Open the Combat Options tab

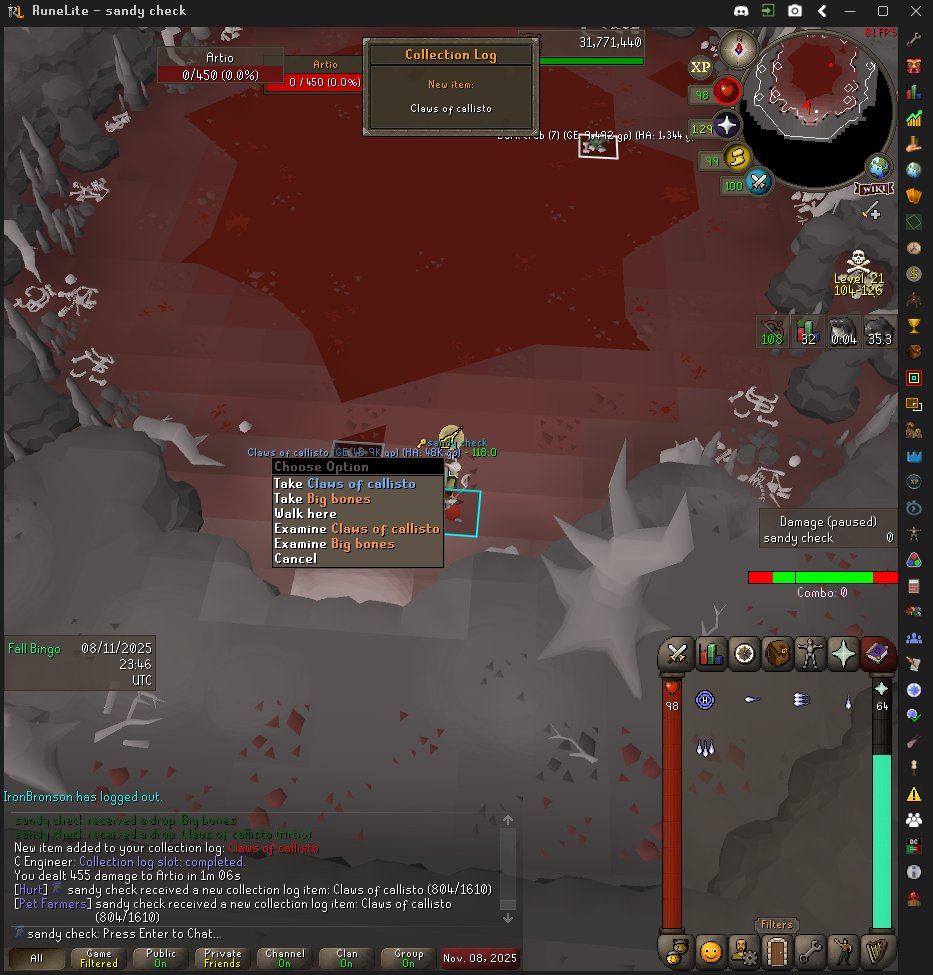click(677, 654)
